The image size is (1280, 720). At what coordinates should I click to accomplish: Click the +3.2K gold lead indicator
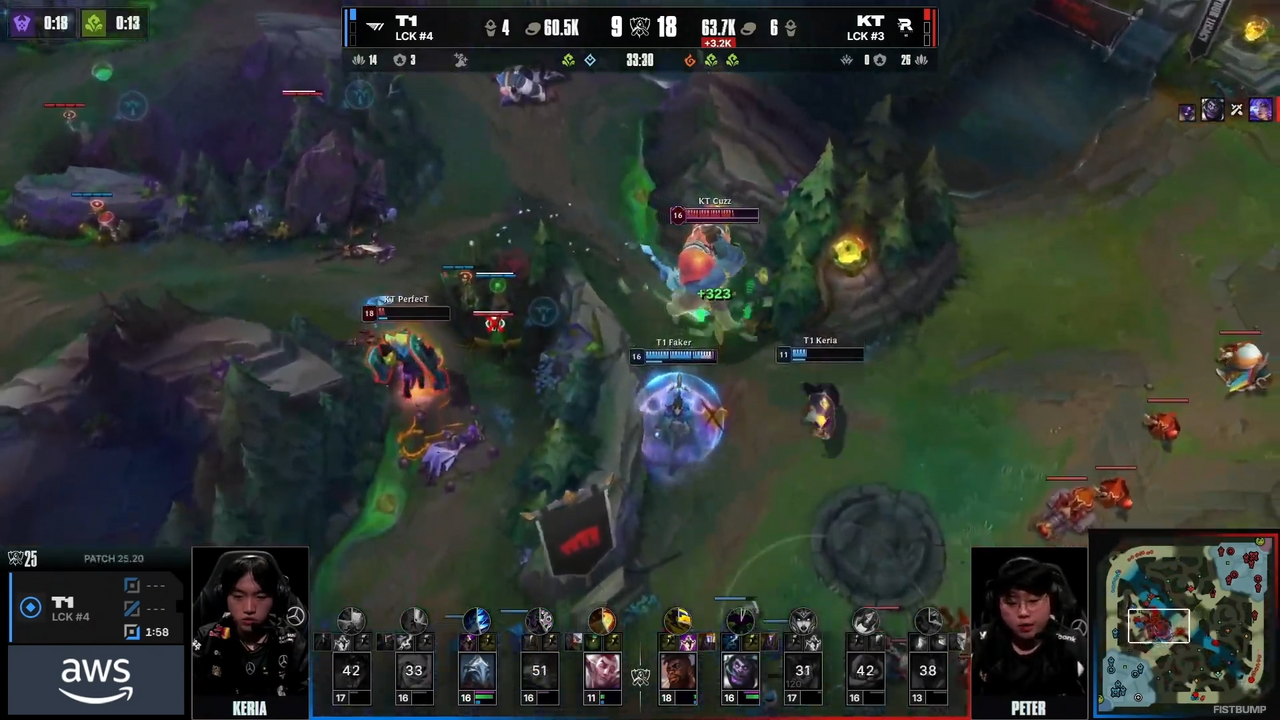point(719,43)
